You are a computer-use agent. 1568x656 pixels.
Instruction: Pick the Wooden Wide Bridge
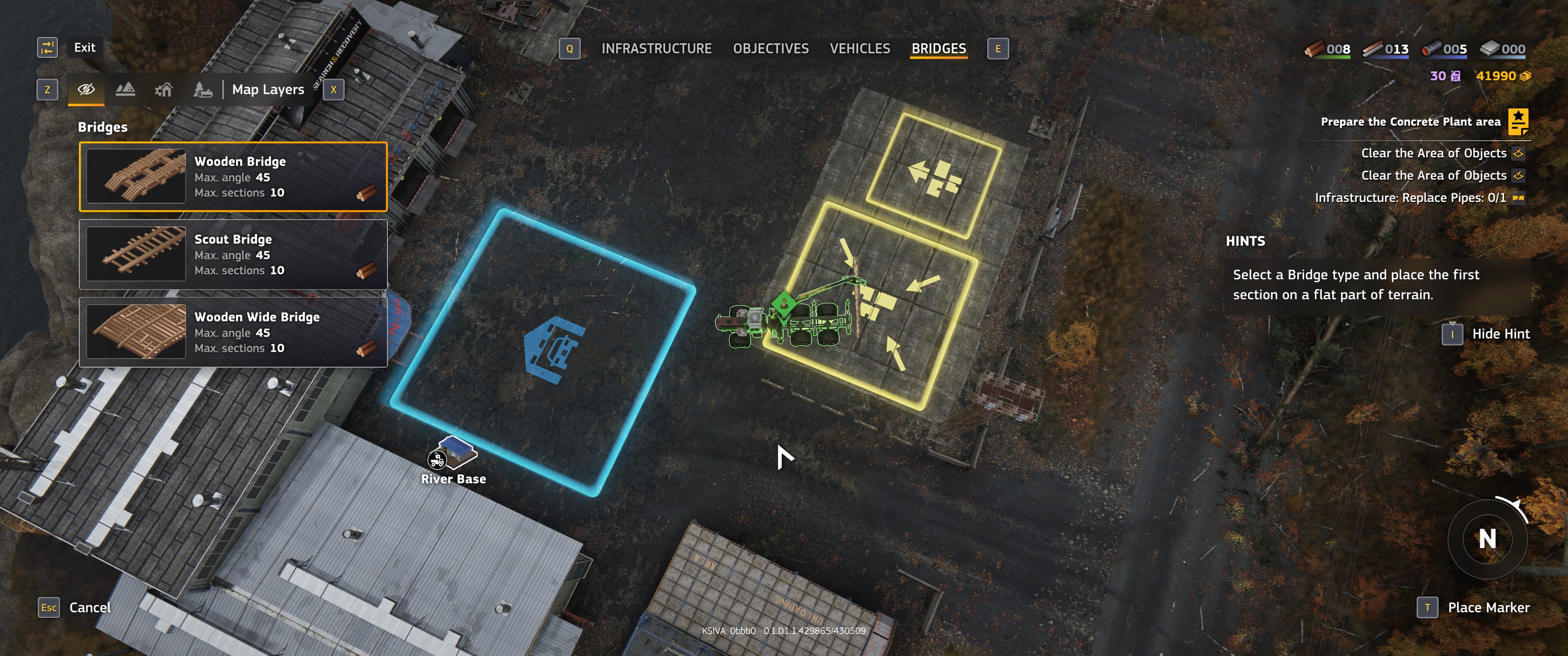point(233,332)
